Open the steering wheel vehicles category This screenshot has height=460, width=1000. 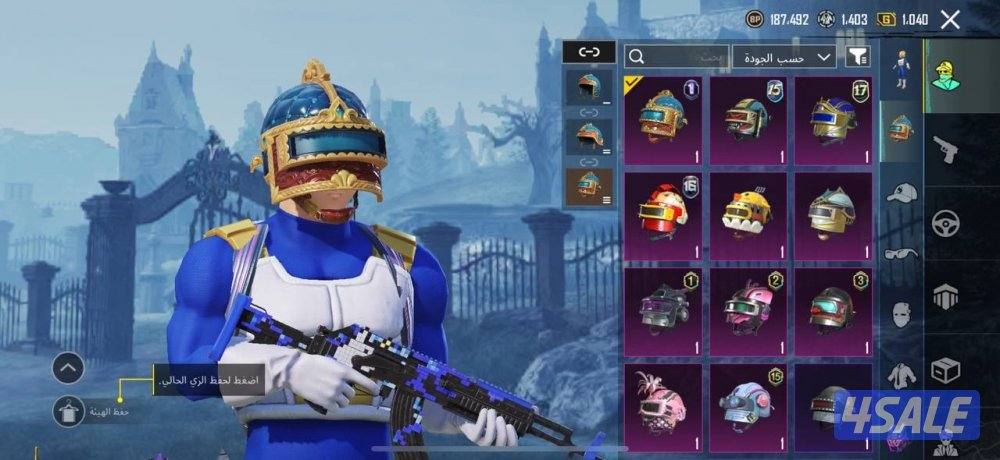(x=943, y=223)
